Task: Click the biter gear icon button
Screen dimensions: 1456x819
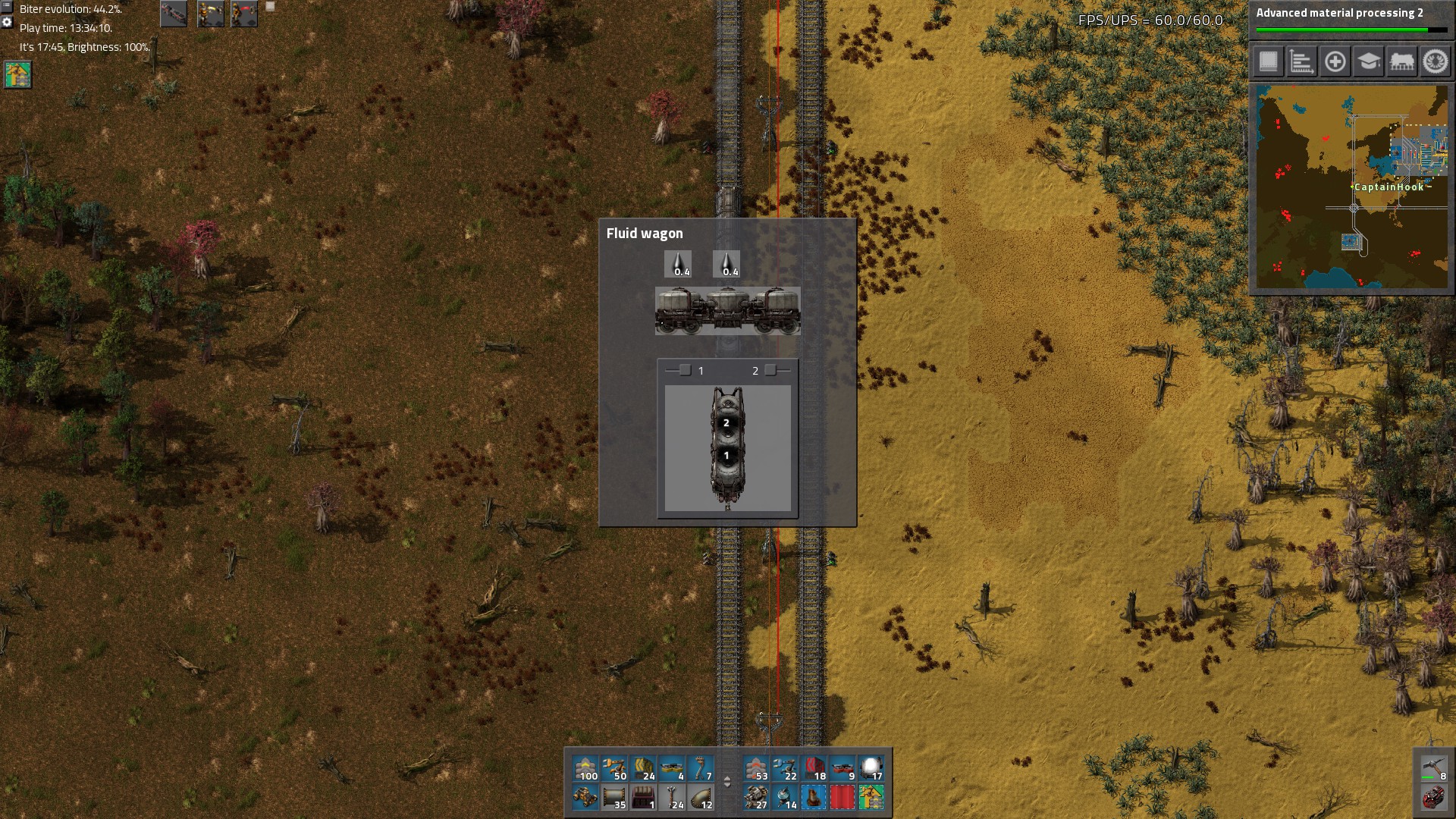Action: pyautogui.click(x=1435, y=61)
